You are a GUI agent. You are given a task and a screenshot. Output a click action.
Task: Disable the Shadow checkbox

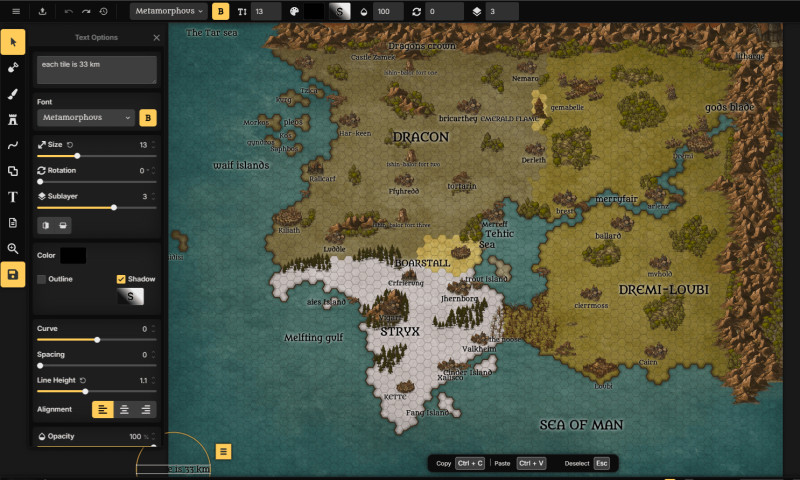click(121, 279)
